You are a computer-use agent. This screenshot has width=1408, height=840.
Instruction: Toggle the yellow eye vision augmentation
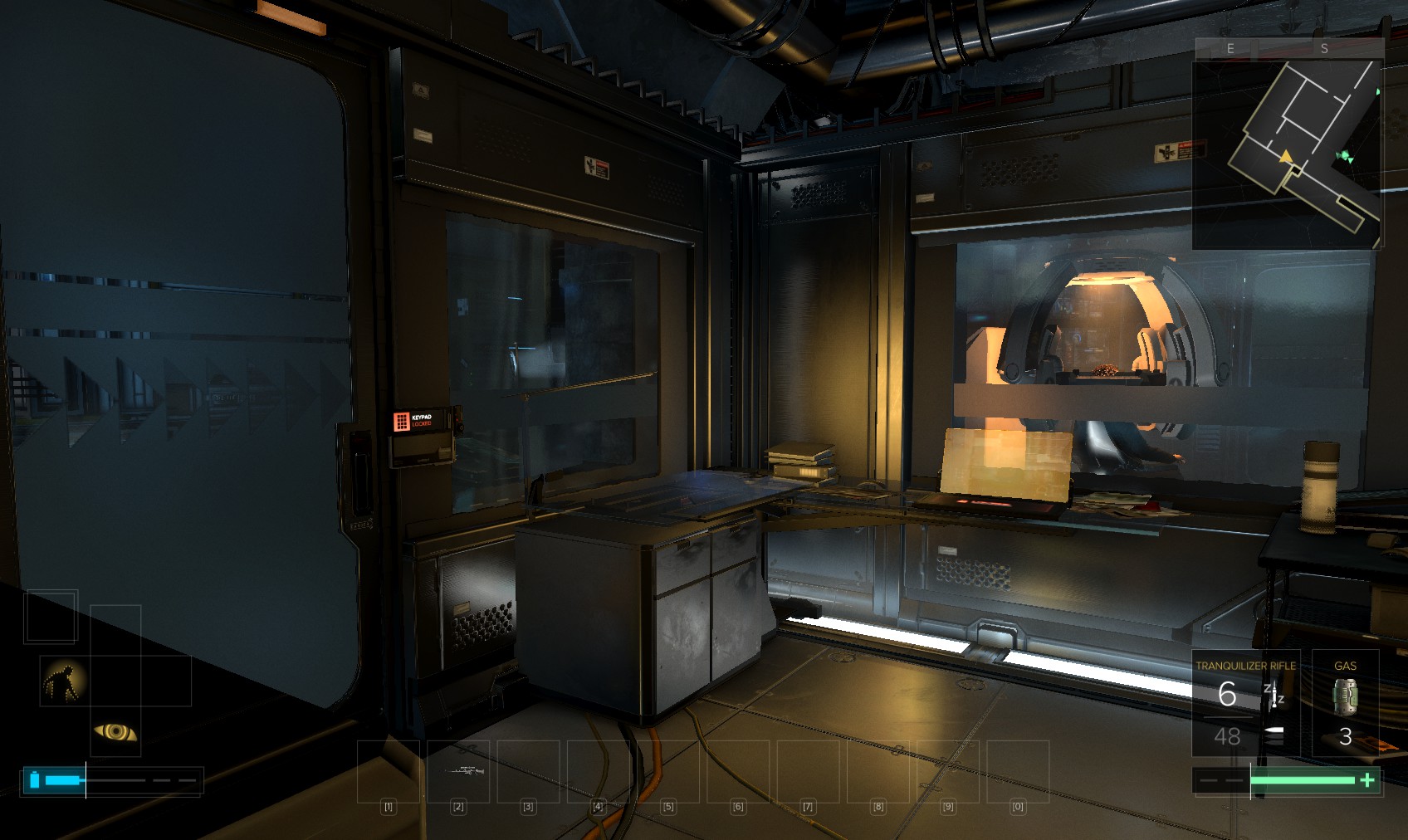pyautogui.click(x=115, y=731)
